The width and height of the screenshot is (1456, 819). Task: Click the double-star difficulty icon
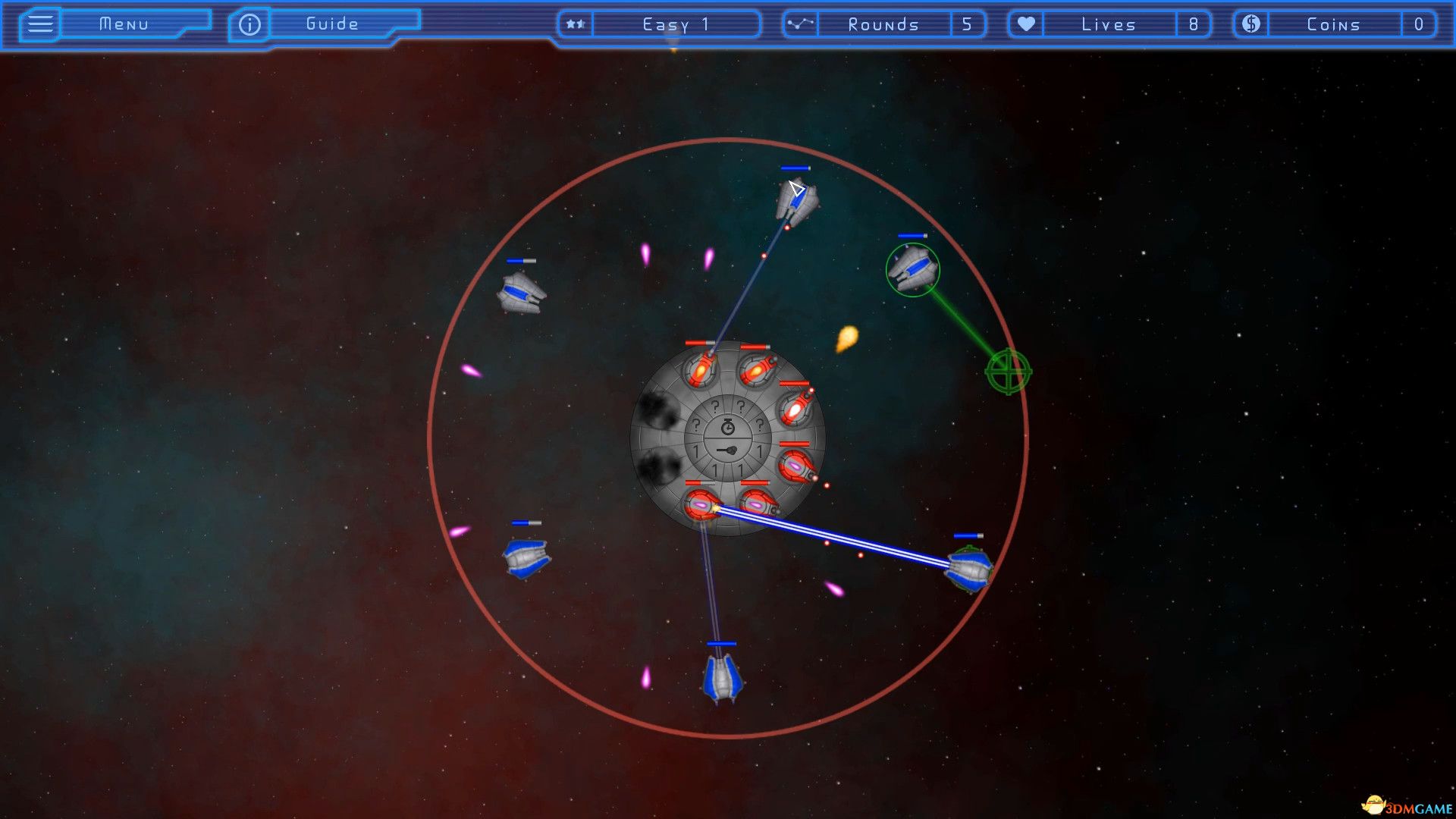[x=575, y=24]
